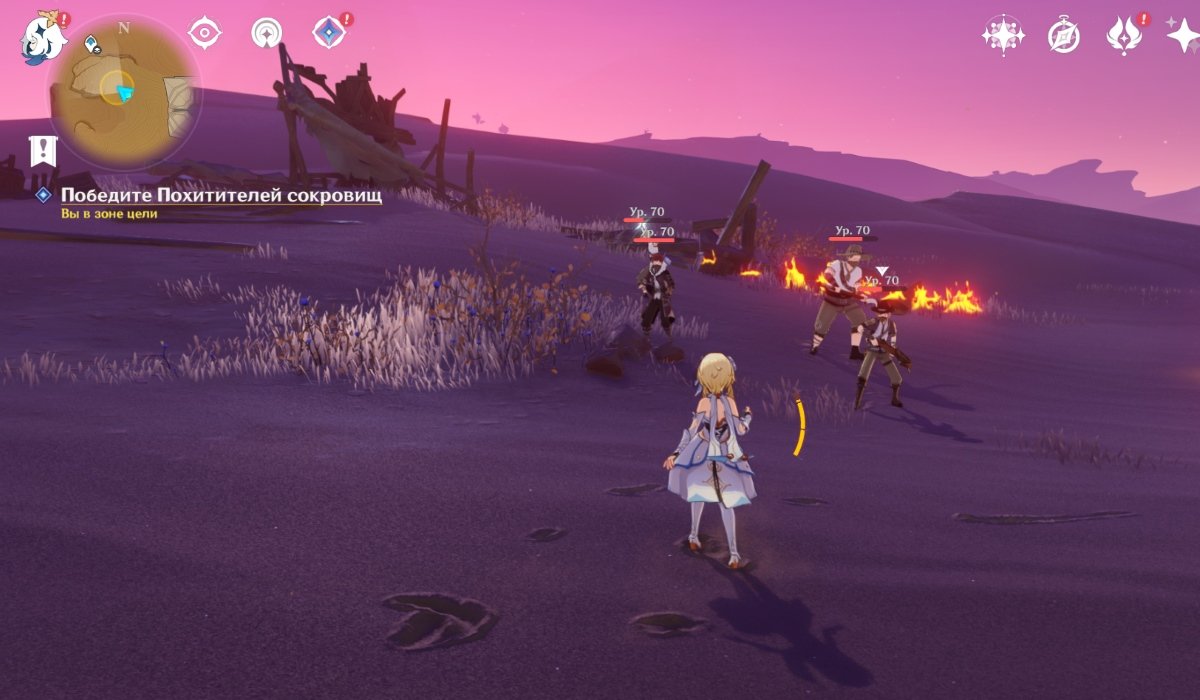Select the "Победите Похитителей сокровищ" quest tracker
This screenshot has width=1200, height=700.
[x=220, y=195]
